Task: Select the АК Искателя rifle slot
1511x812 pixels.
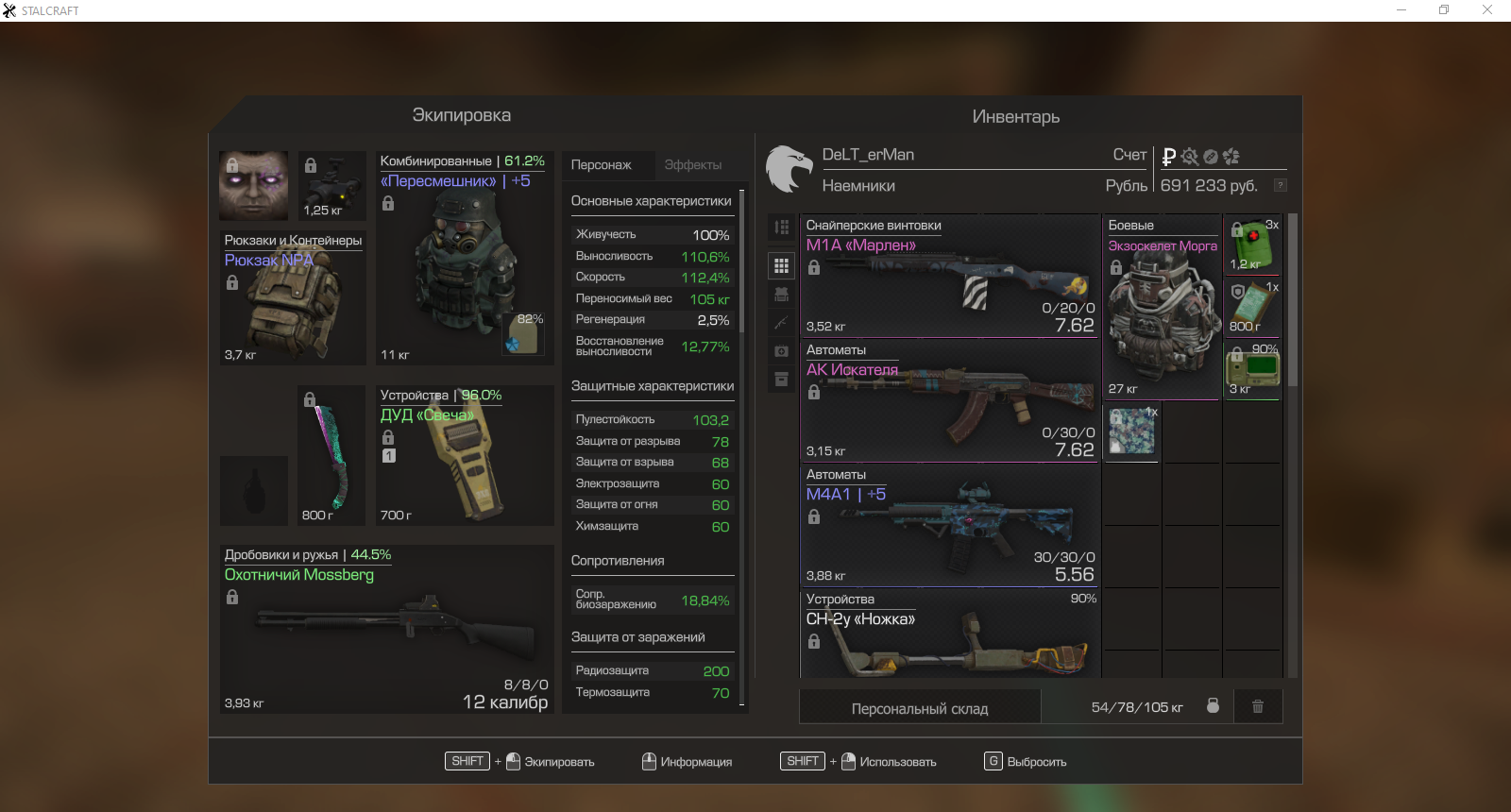Action: point(949,401)
